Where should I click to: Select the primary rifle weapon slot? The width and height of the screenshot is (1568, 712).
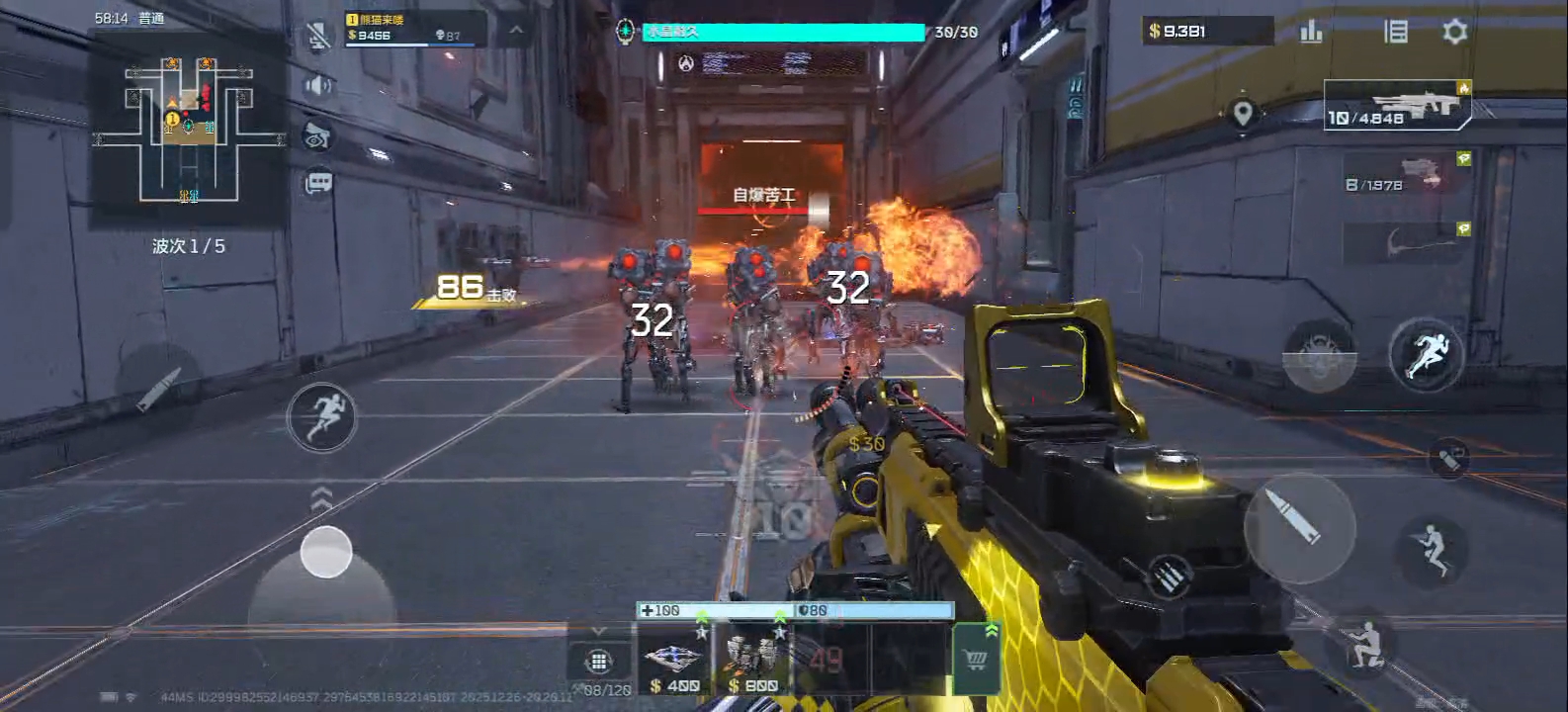pos(1398,105)
